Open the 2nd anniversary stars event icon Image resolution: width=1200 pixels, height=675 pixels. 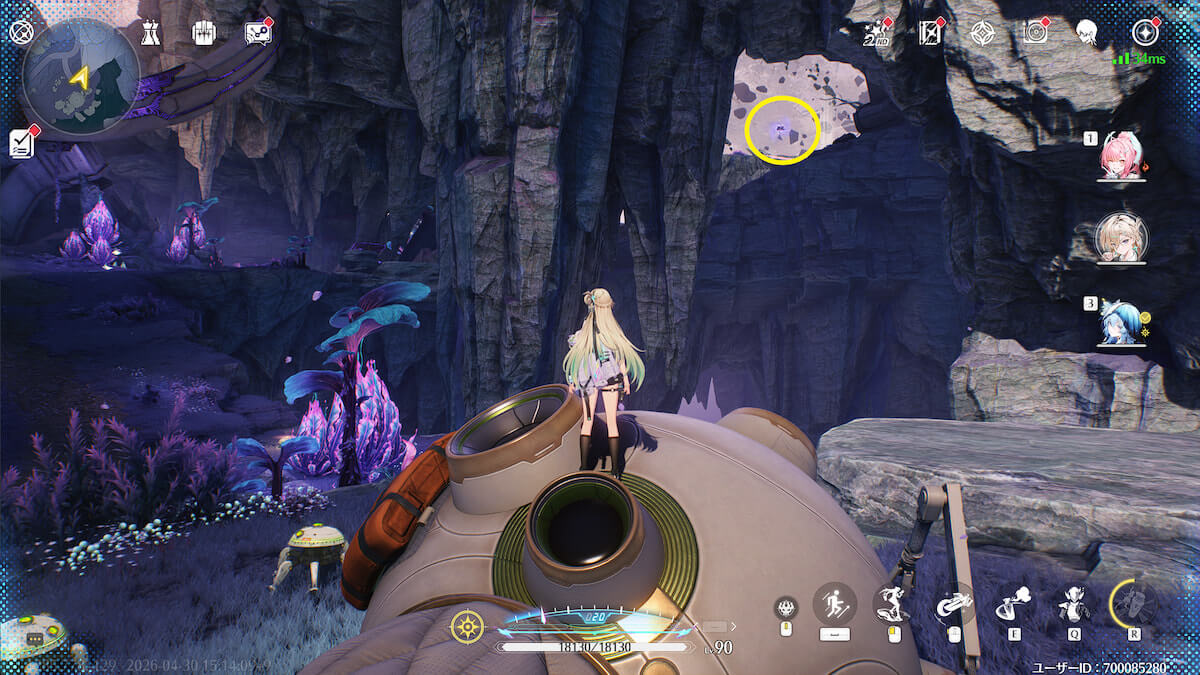click(x=876, y=33)
